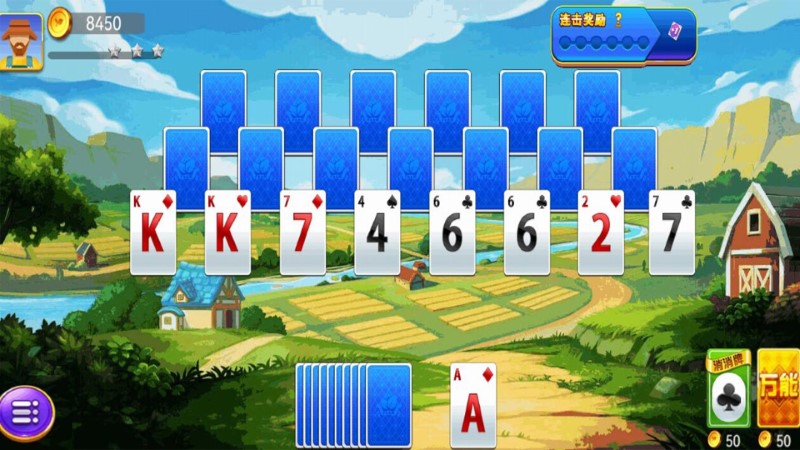Click the gold coin balance icon
Viewport: 800px width, 450px height.
(60, 20)
